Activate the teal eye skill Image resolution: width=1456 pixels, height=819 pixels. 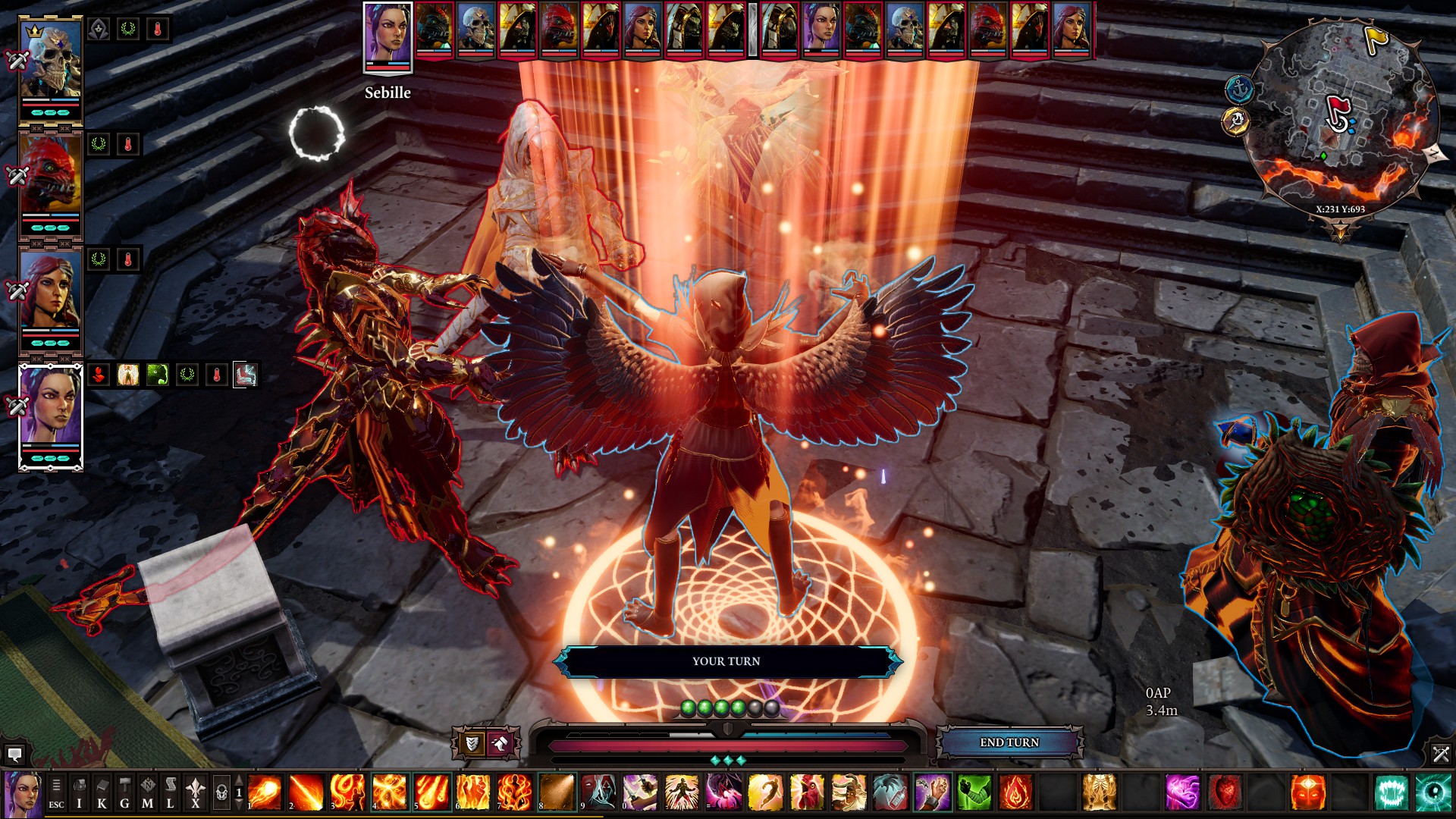pyautogui.click(x=1432, y=792)
